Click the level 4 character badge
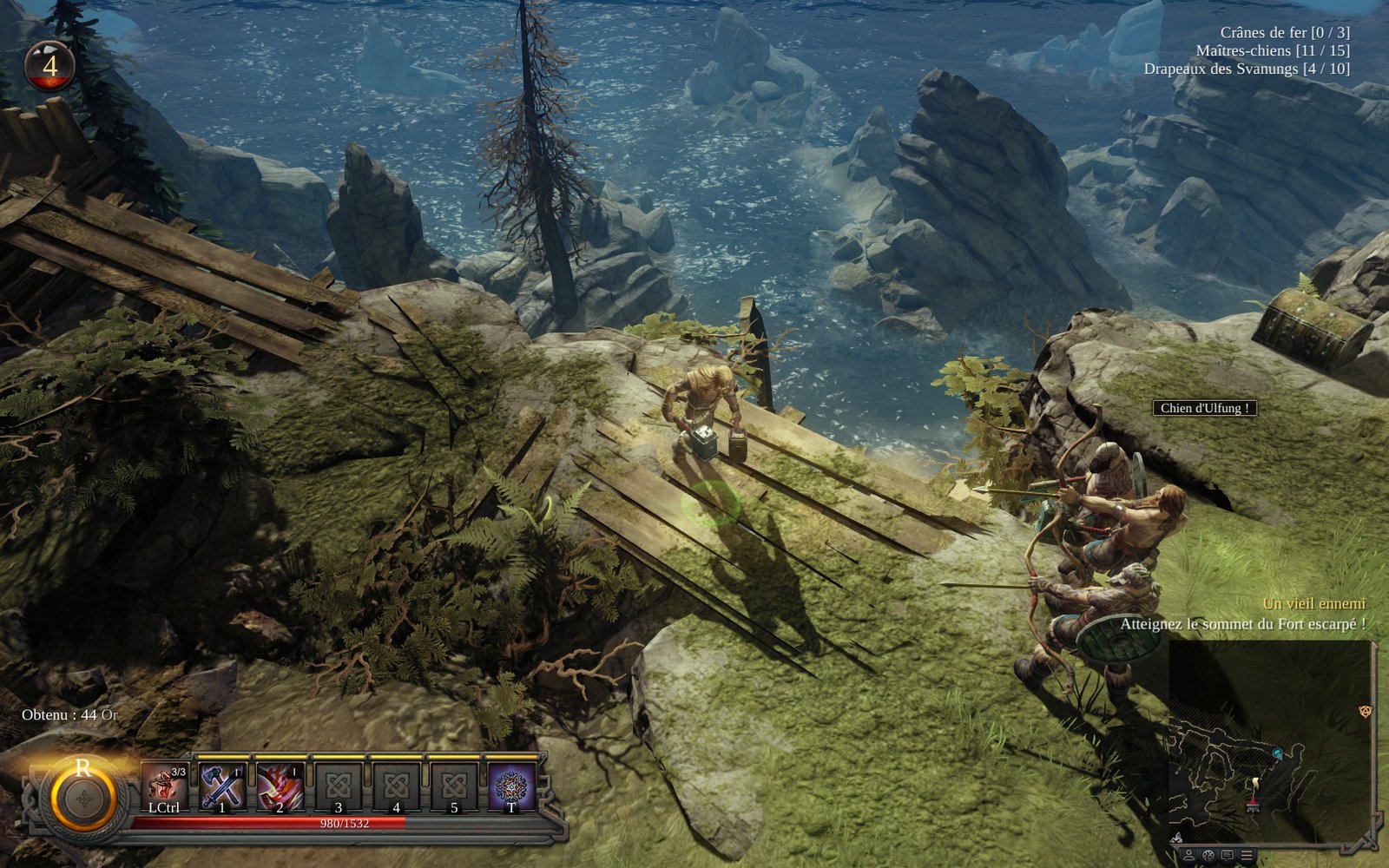1389x868 pixels. pyautogui.click(x=49, y=66)
